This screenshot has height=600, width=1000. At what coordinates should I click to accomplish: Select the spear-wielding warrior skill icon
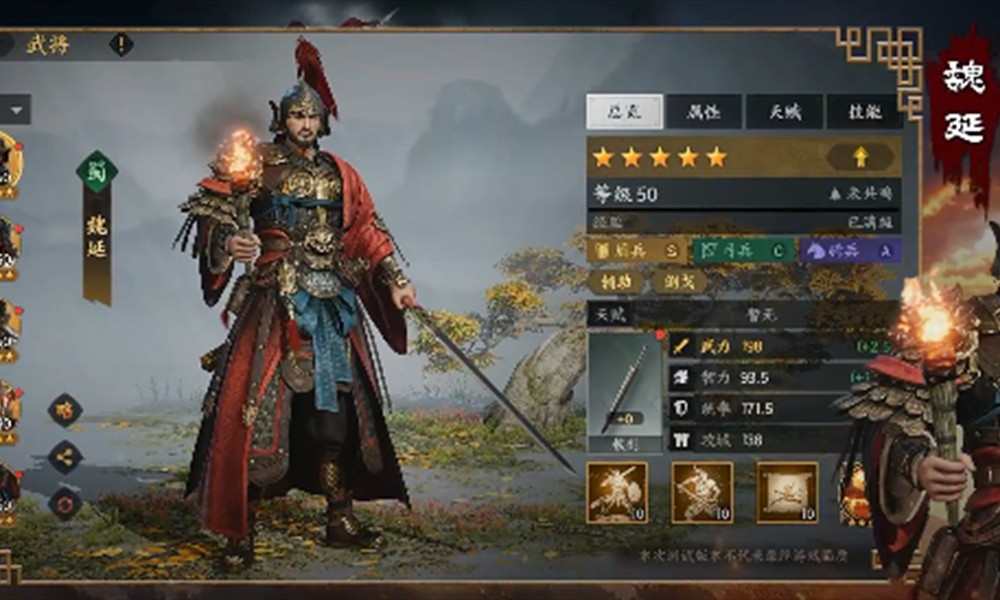(x=702, y=492)
